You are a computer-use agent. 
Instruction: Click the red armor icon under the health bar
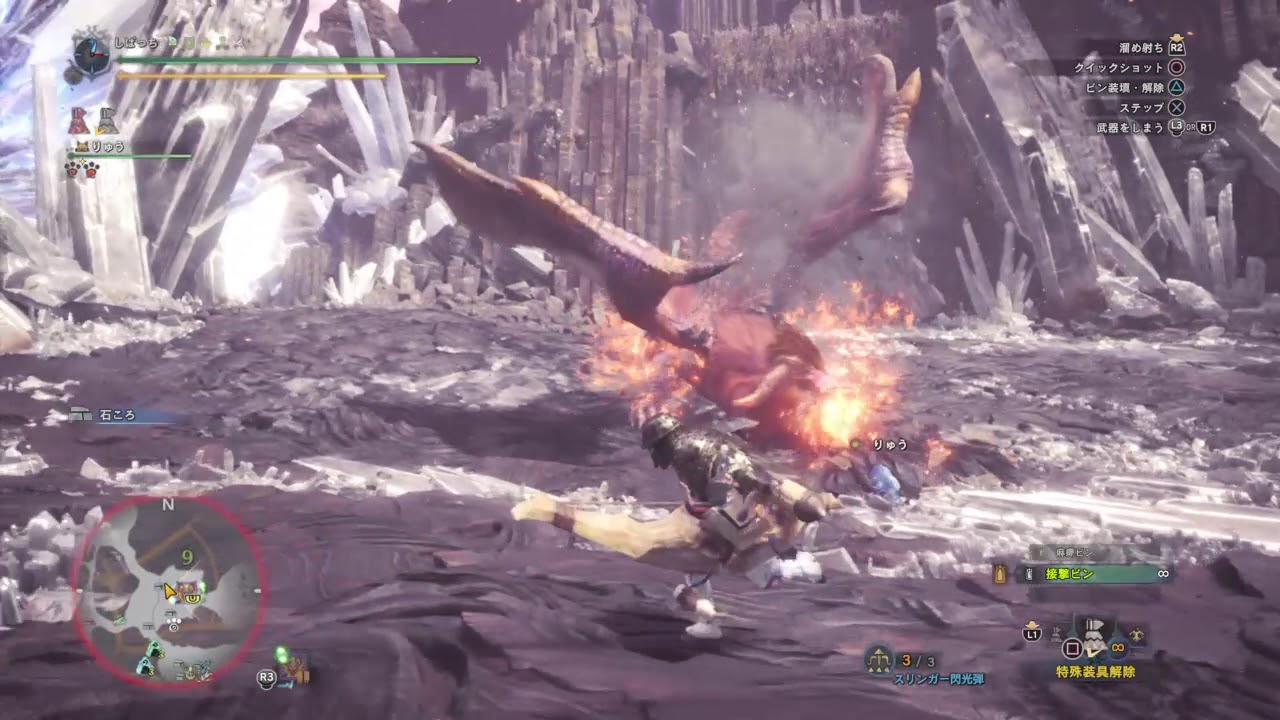[78, 120]
